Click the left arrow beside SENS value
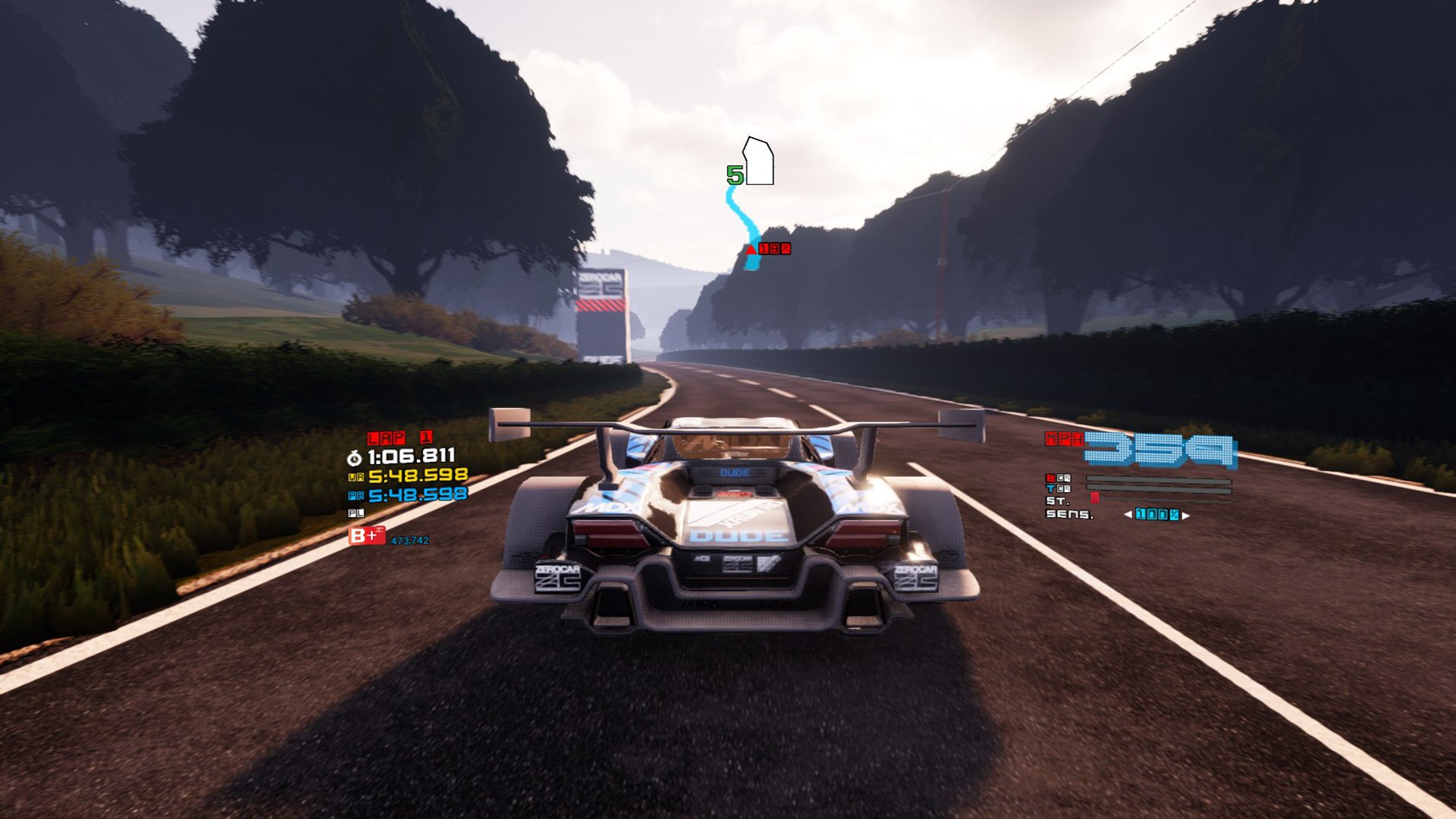The width and height of the screenshot is (1456, 819). pos(1128,514)
